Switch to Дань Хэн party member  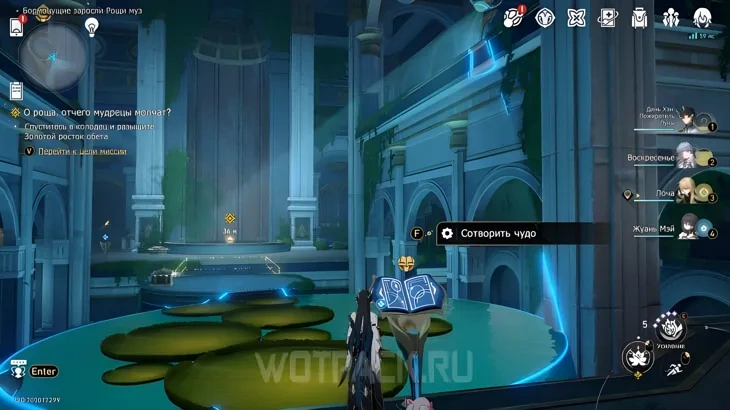[x=689, y=120]
